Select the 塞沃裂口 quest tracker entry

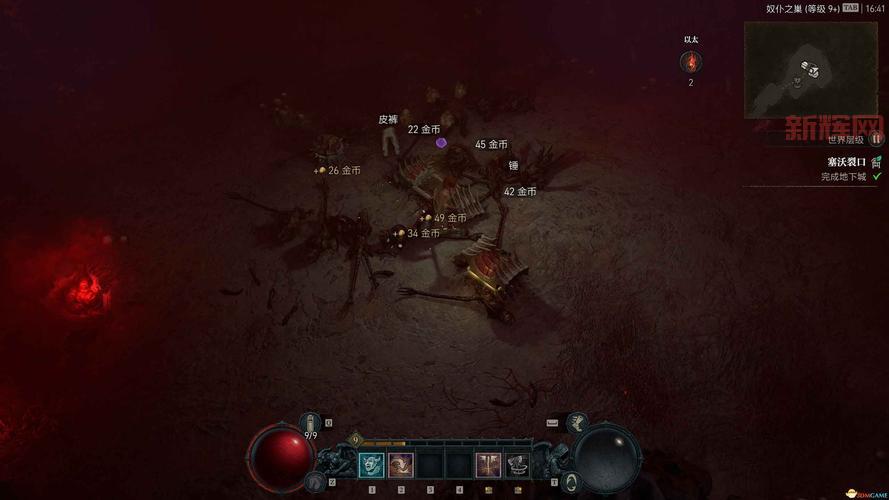click(846, 161)
